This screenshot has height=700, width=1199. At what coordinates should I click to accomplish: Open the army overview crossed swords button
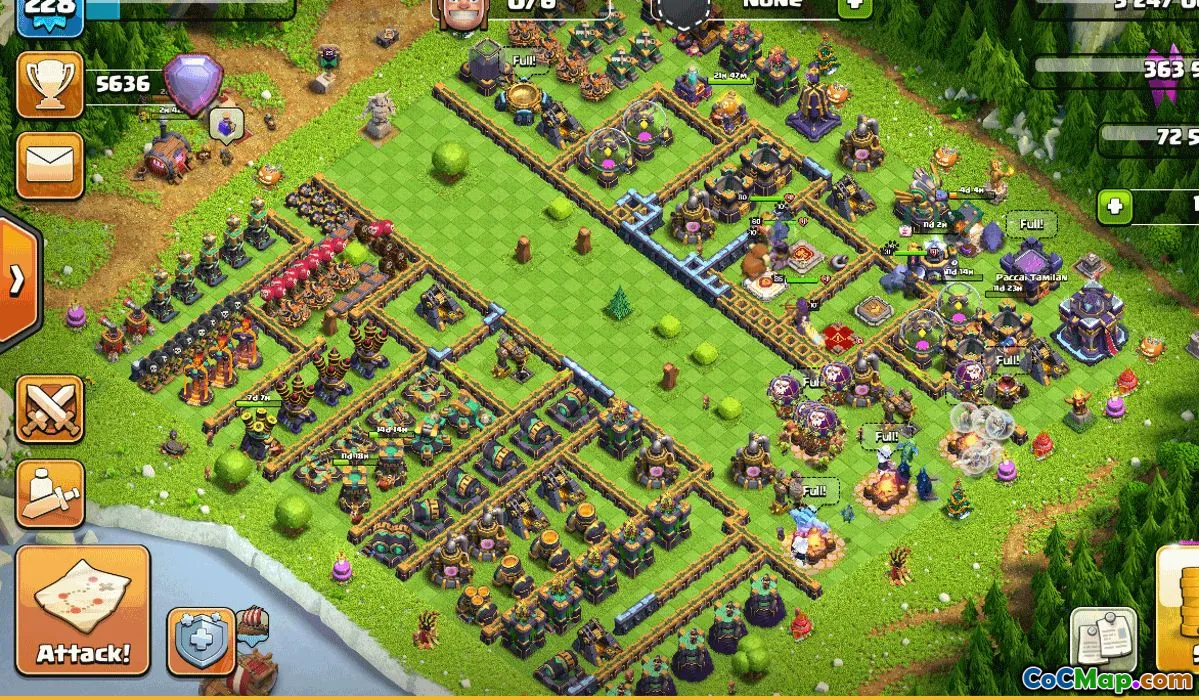[x=49, y=408]
